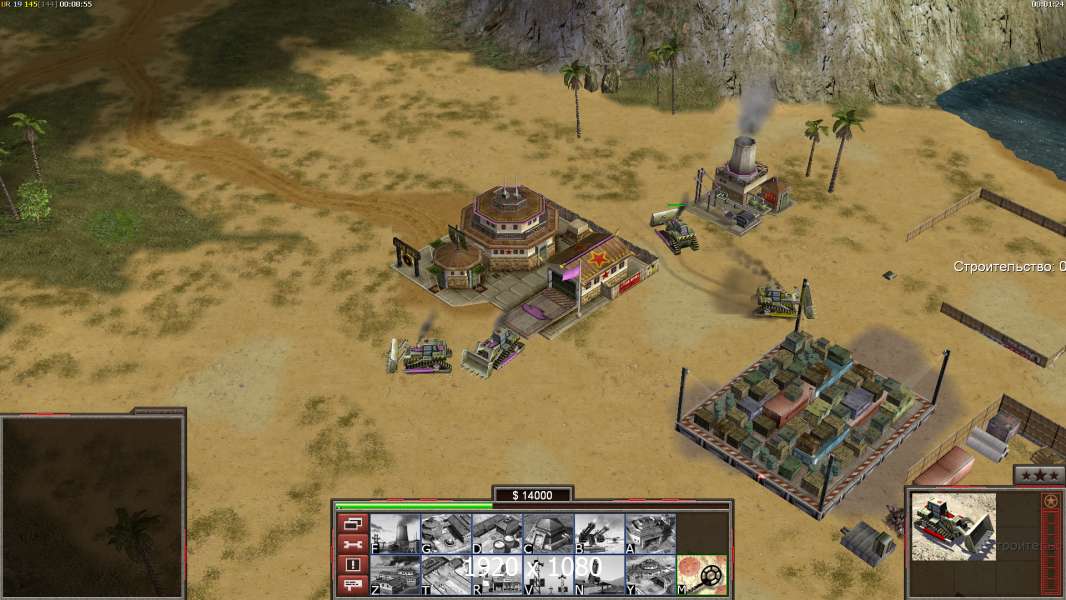Choose the Airfield build icon marked Z
Image resolution: width=1066 pixels, height=600 pixels.
click(x=395, y=575)
